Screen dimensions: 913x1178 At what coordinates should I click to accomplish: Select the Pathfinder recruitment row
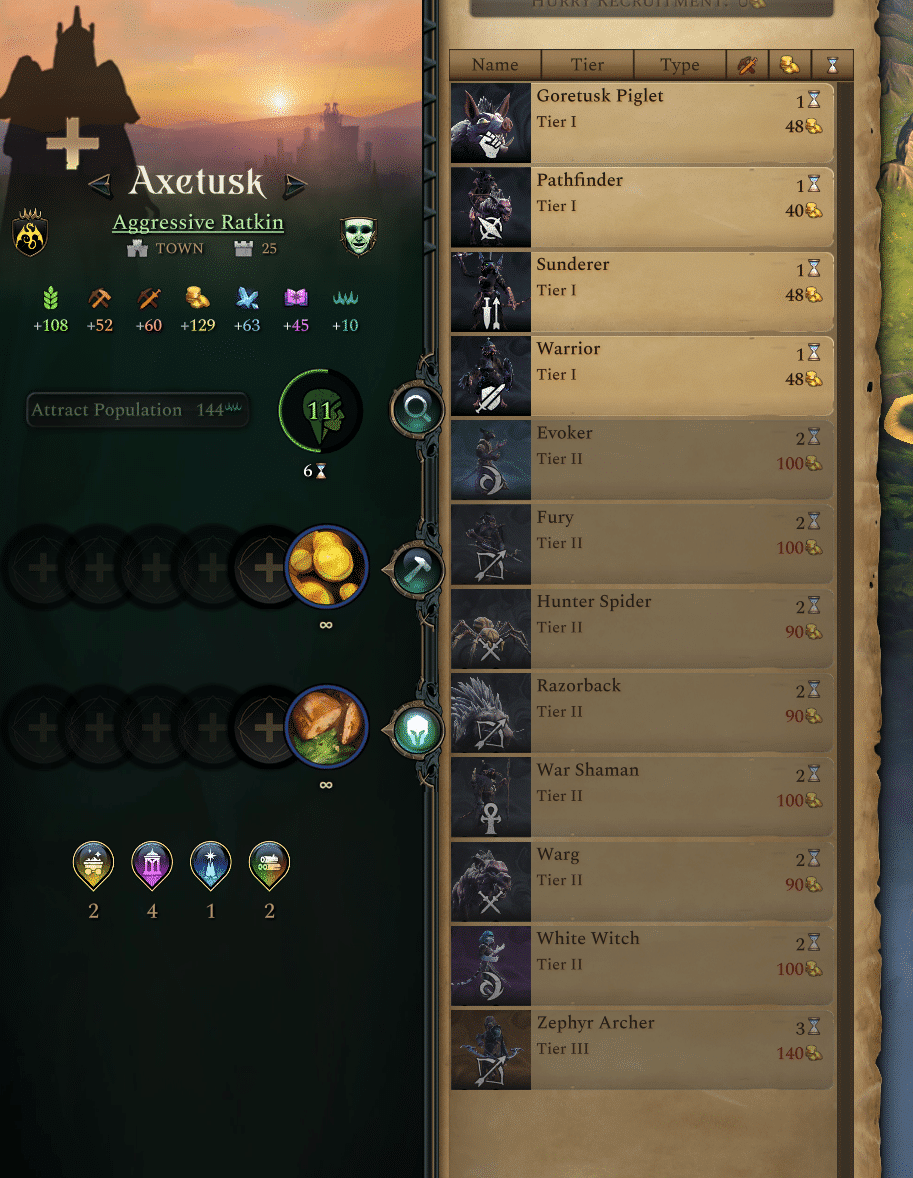640,206
